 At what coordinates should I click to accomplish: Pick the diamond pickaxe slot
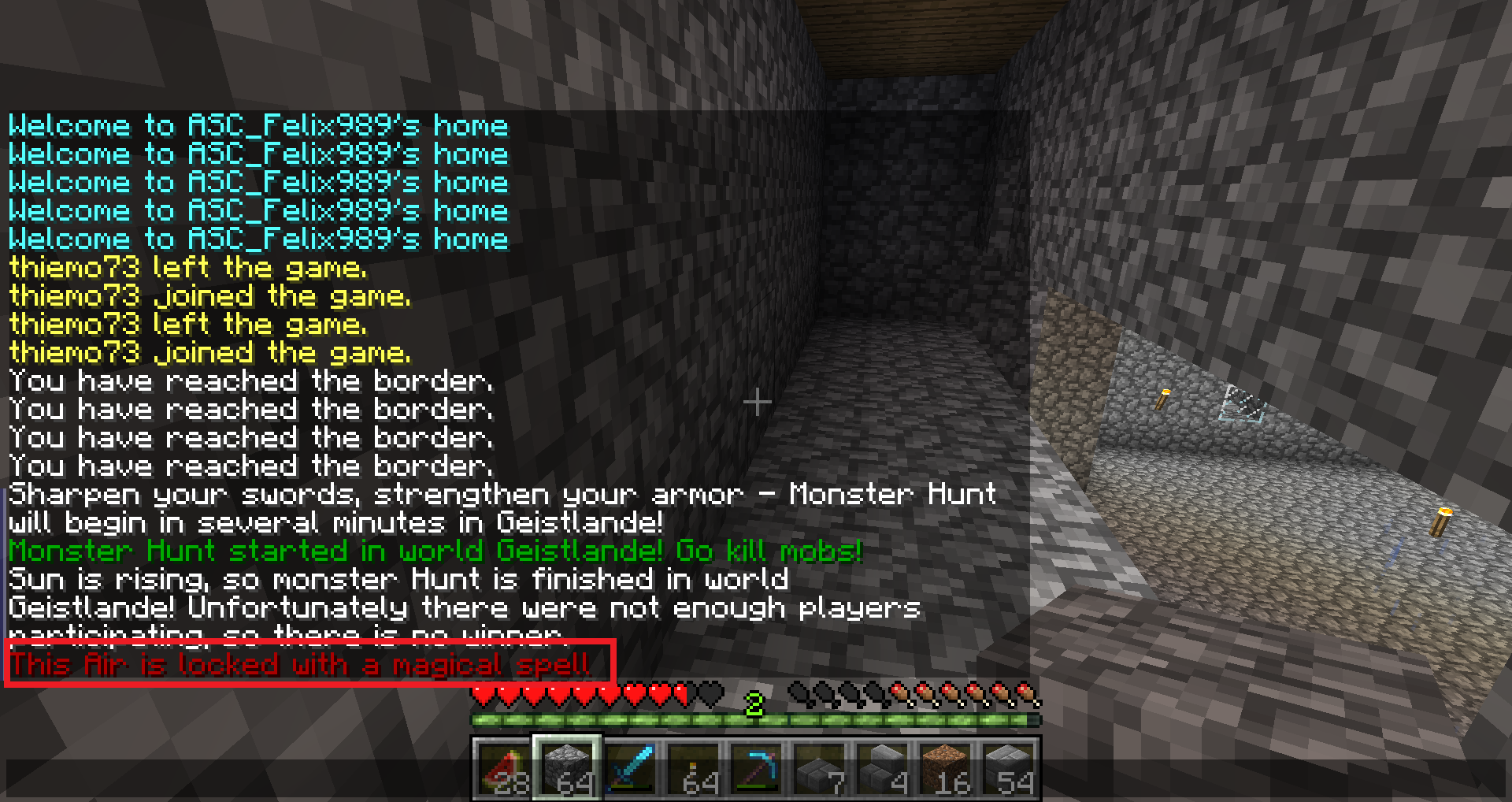[756, 768]
